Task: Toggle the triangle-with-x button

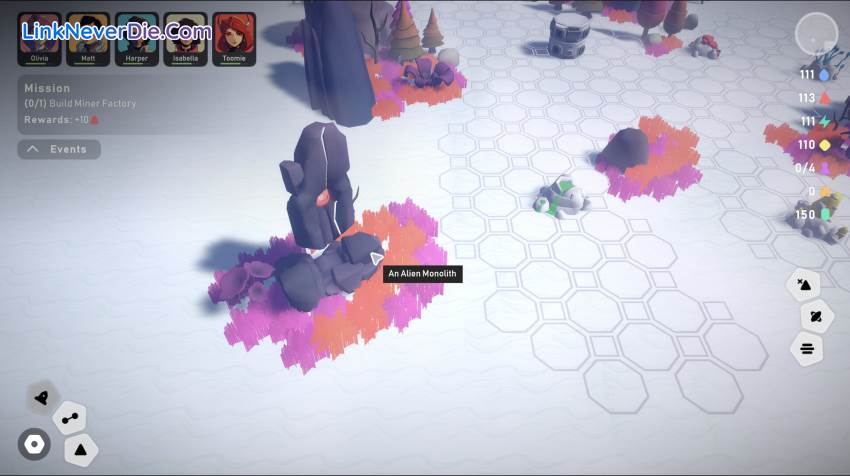Action: point(803,285)
